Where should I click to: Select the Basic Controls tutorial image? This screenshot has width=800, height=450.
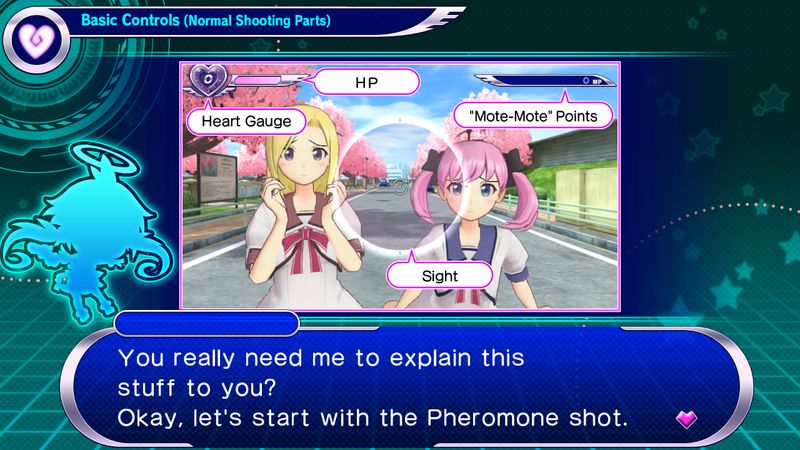pyautogui.click(x=400, y=185)
